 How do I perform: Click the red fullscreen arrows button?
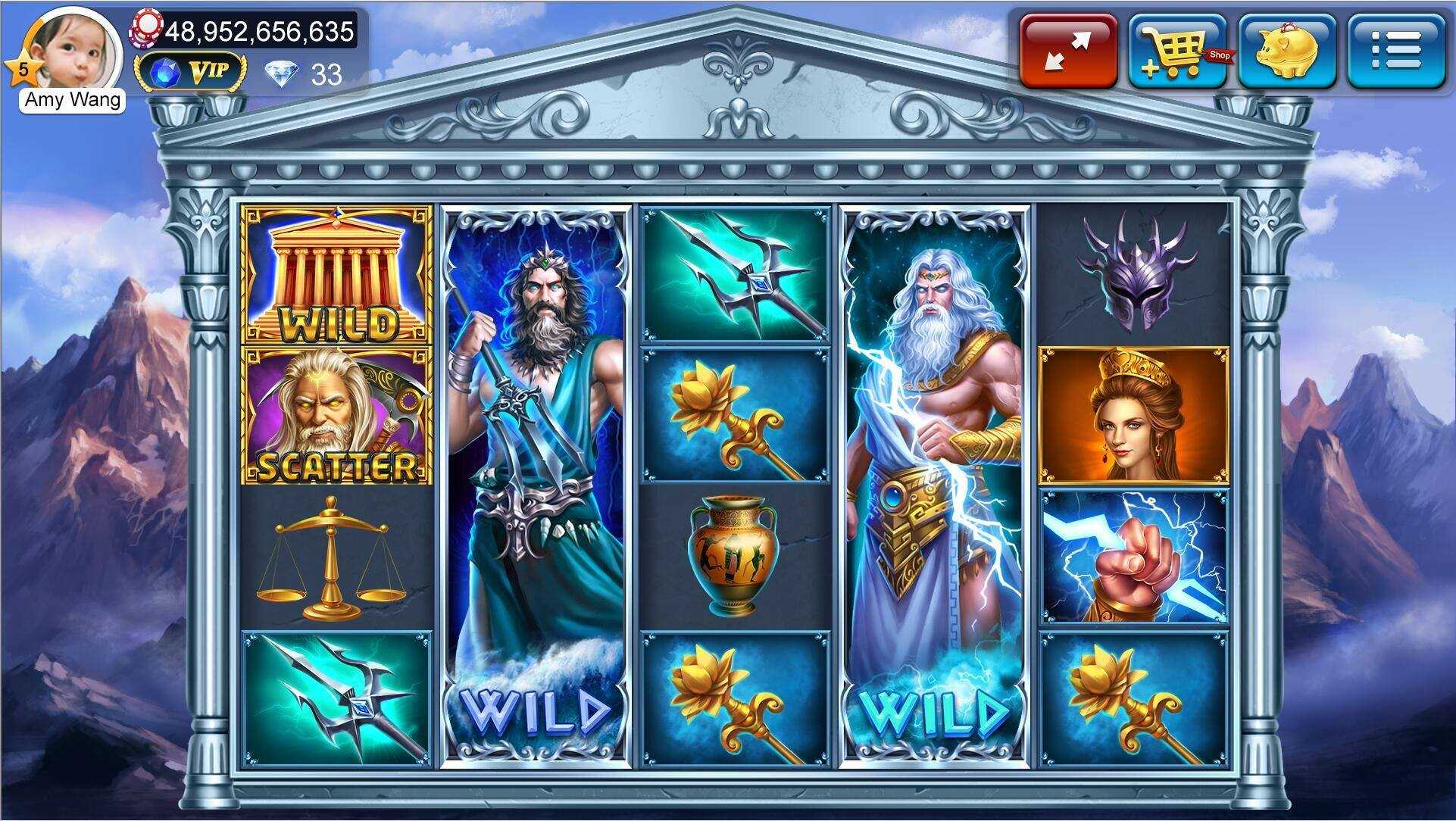pos(1068,52)
